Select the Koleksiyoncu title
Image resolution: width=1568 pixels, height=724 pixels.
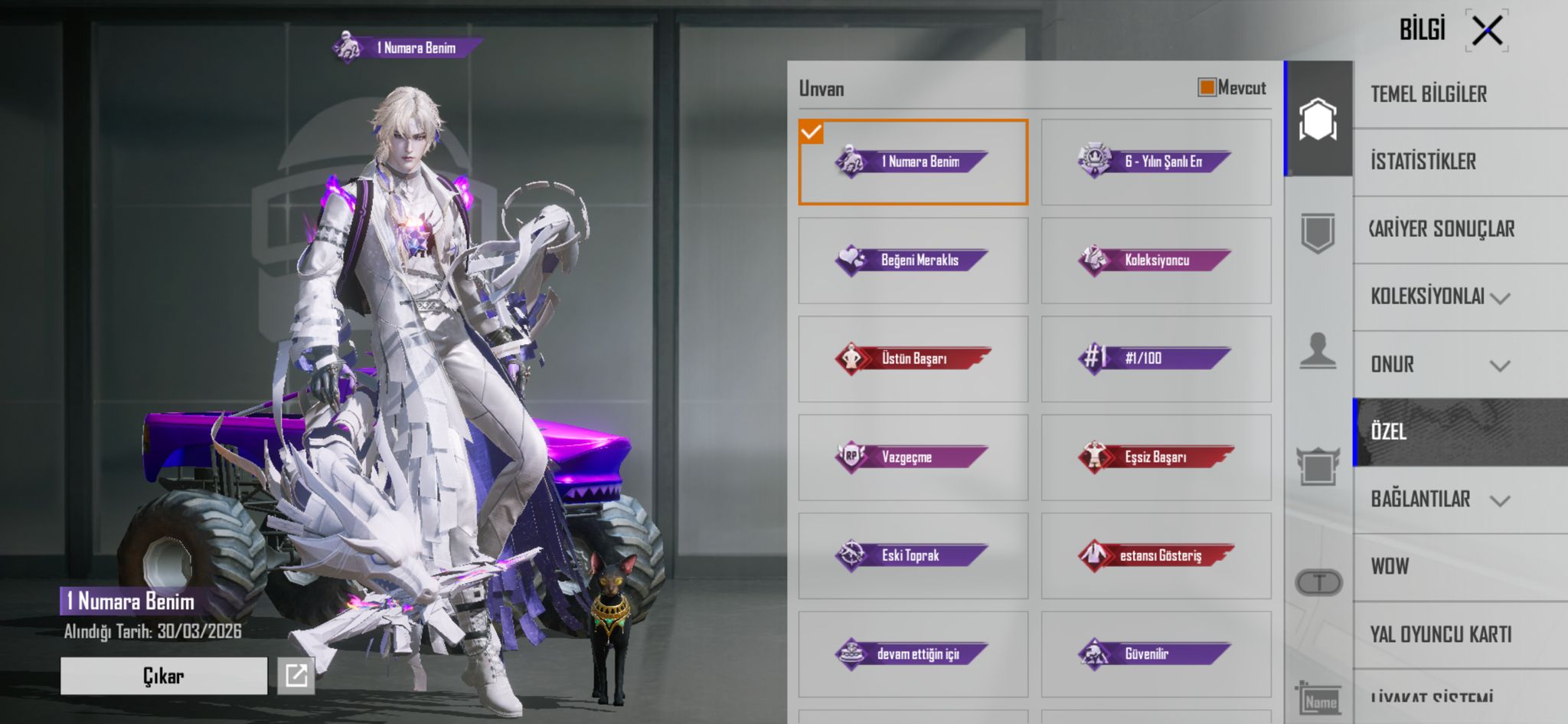(1155, 260)
